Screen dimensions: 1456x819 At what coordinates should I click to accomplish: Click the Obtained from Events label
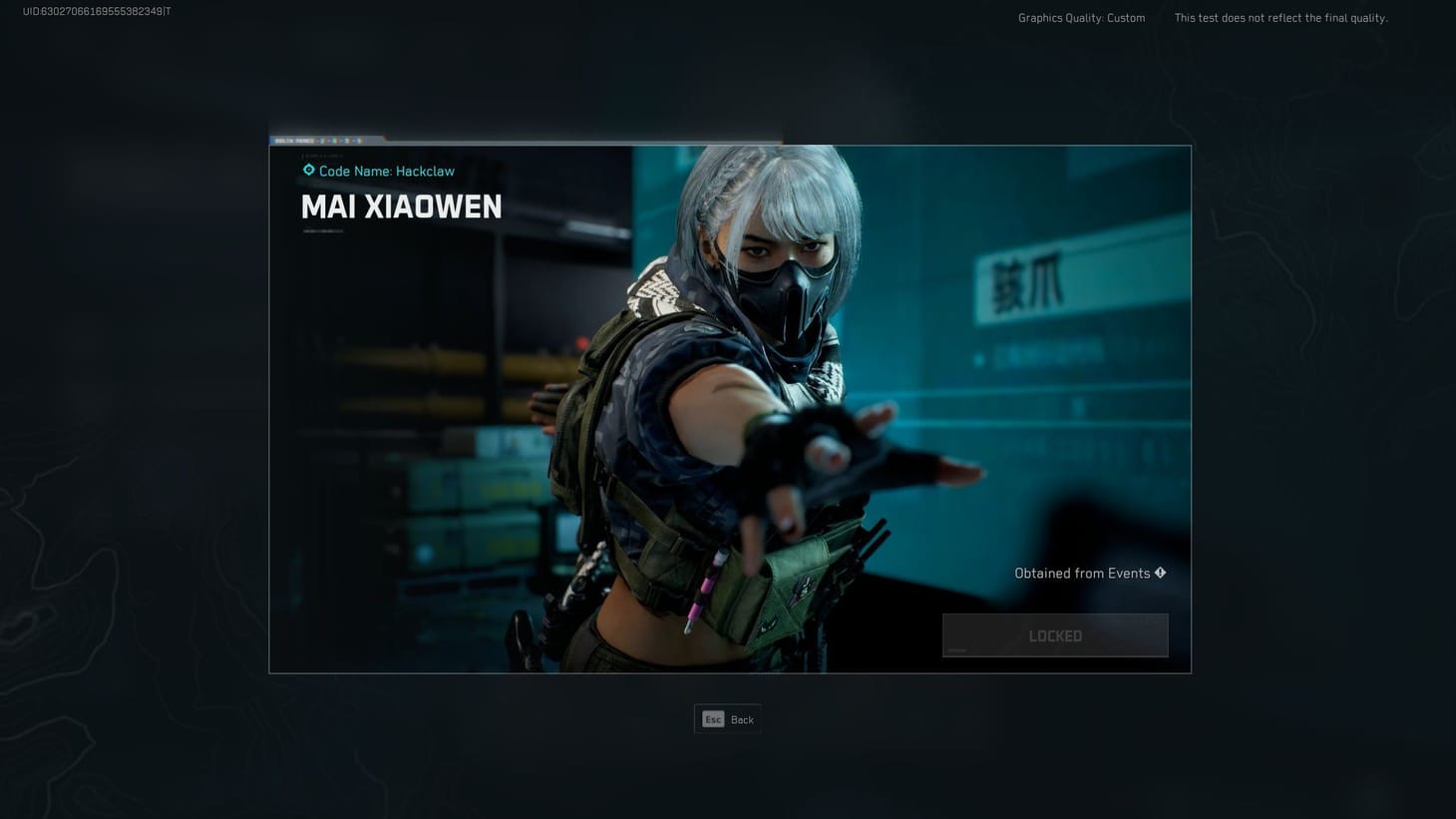click(x=1080, y=573)
